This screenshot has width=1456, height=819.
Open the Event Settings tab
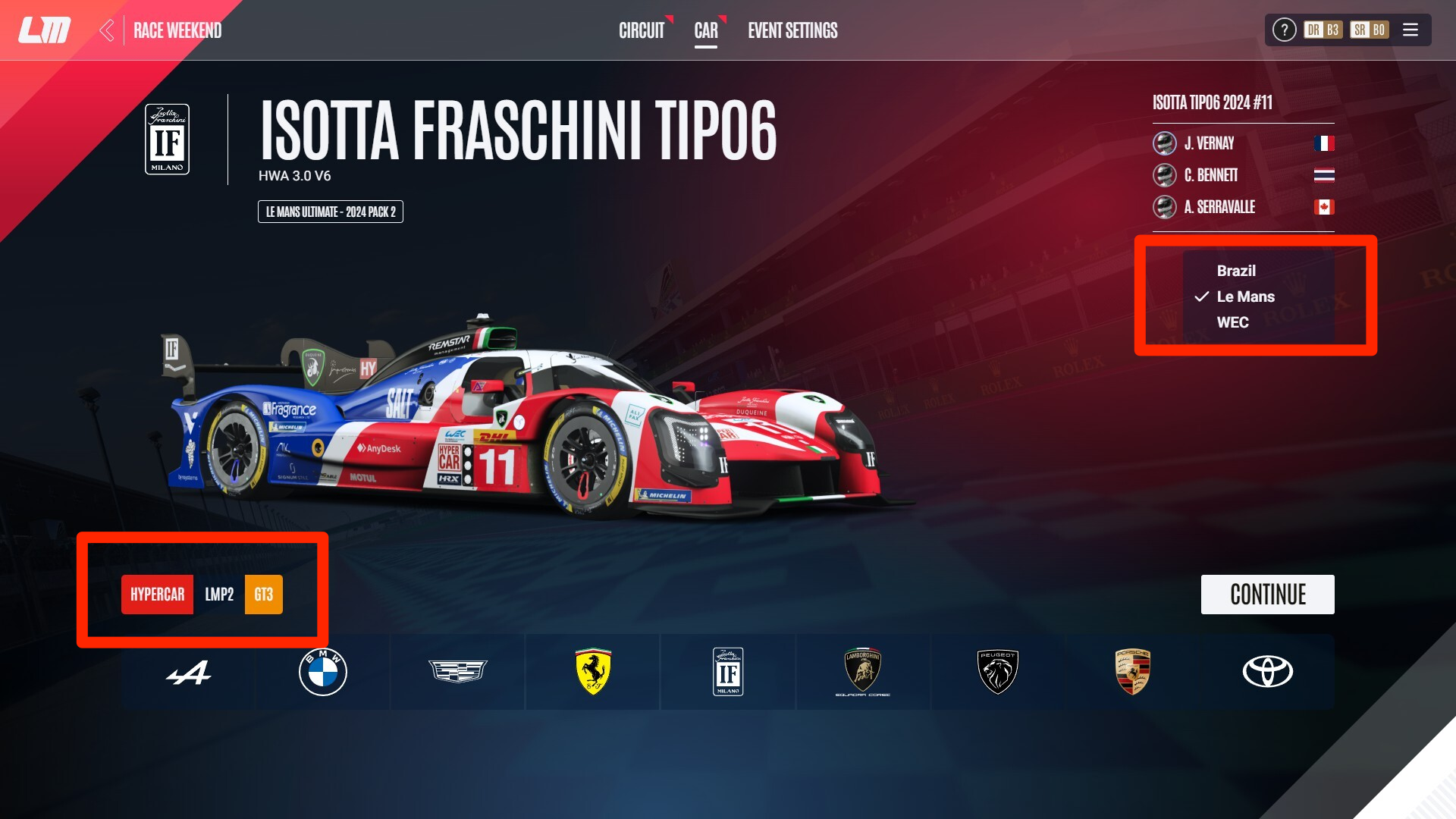792,30
